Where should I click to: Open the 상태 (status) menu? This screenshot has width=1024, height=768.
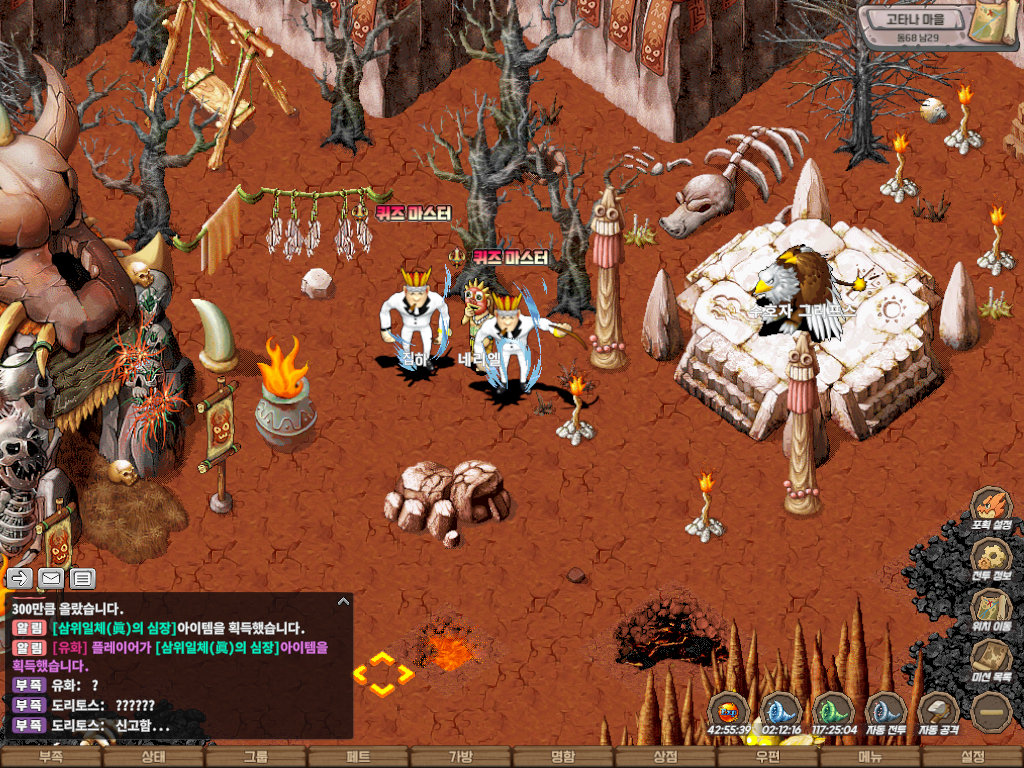click(153, 757)
